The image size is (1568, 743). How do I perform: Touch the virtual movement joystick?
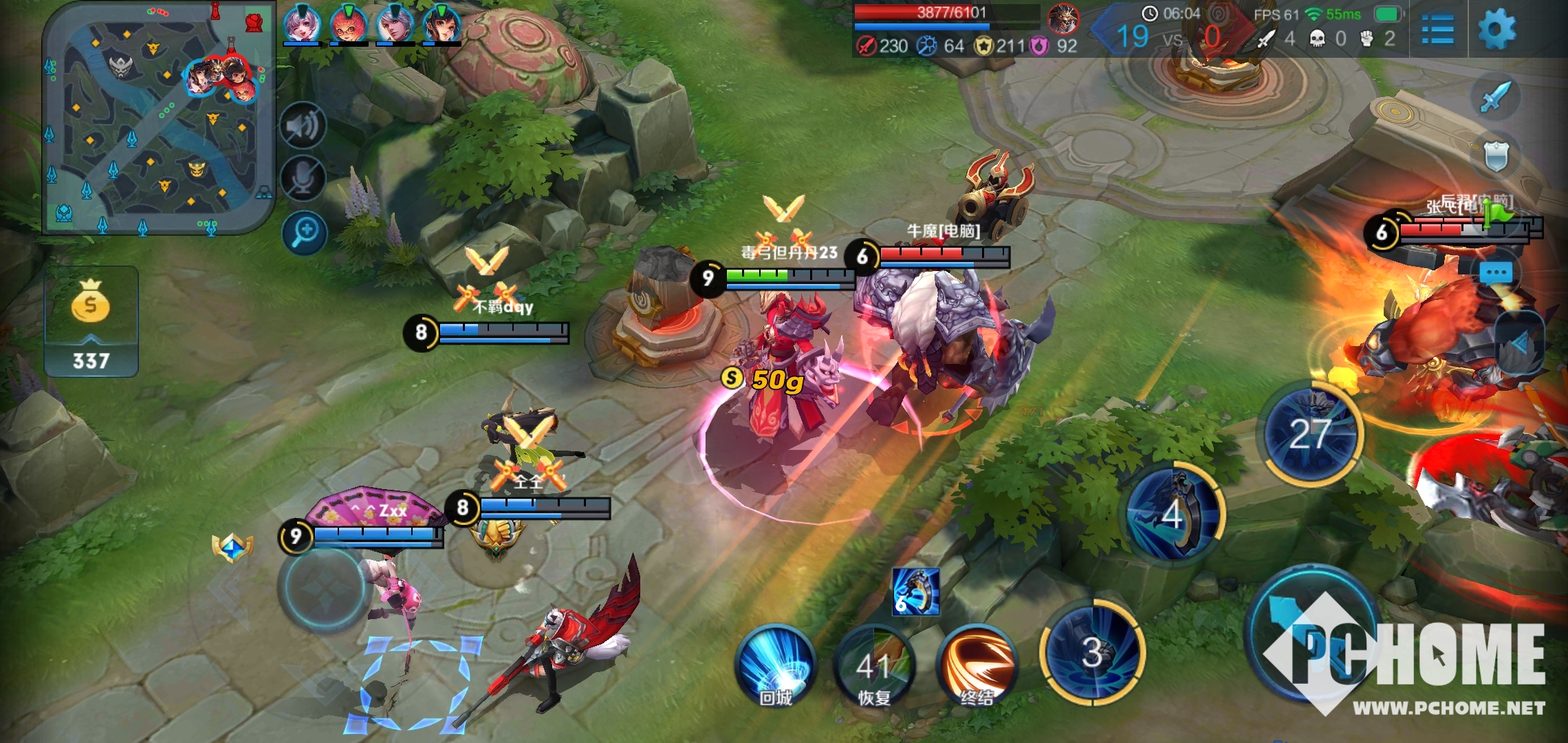click(322, 588)
